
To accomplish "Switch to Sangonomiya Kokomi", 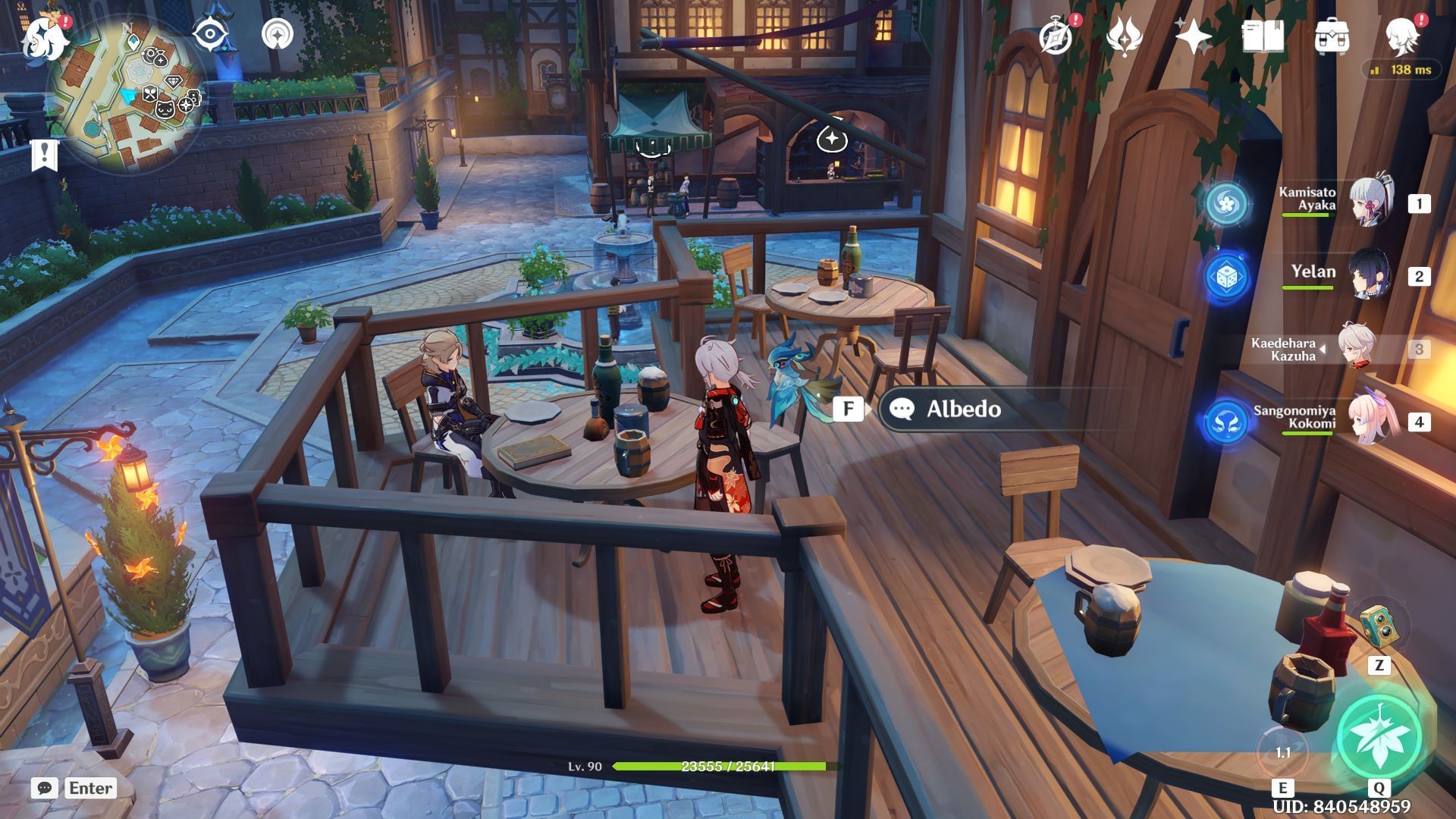I will click(1373, 421).
